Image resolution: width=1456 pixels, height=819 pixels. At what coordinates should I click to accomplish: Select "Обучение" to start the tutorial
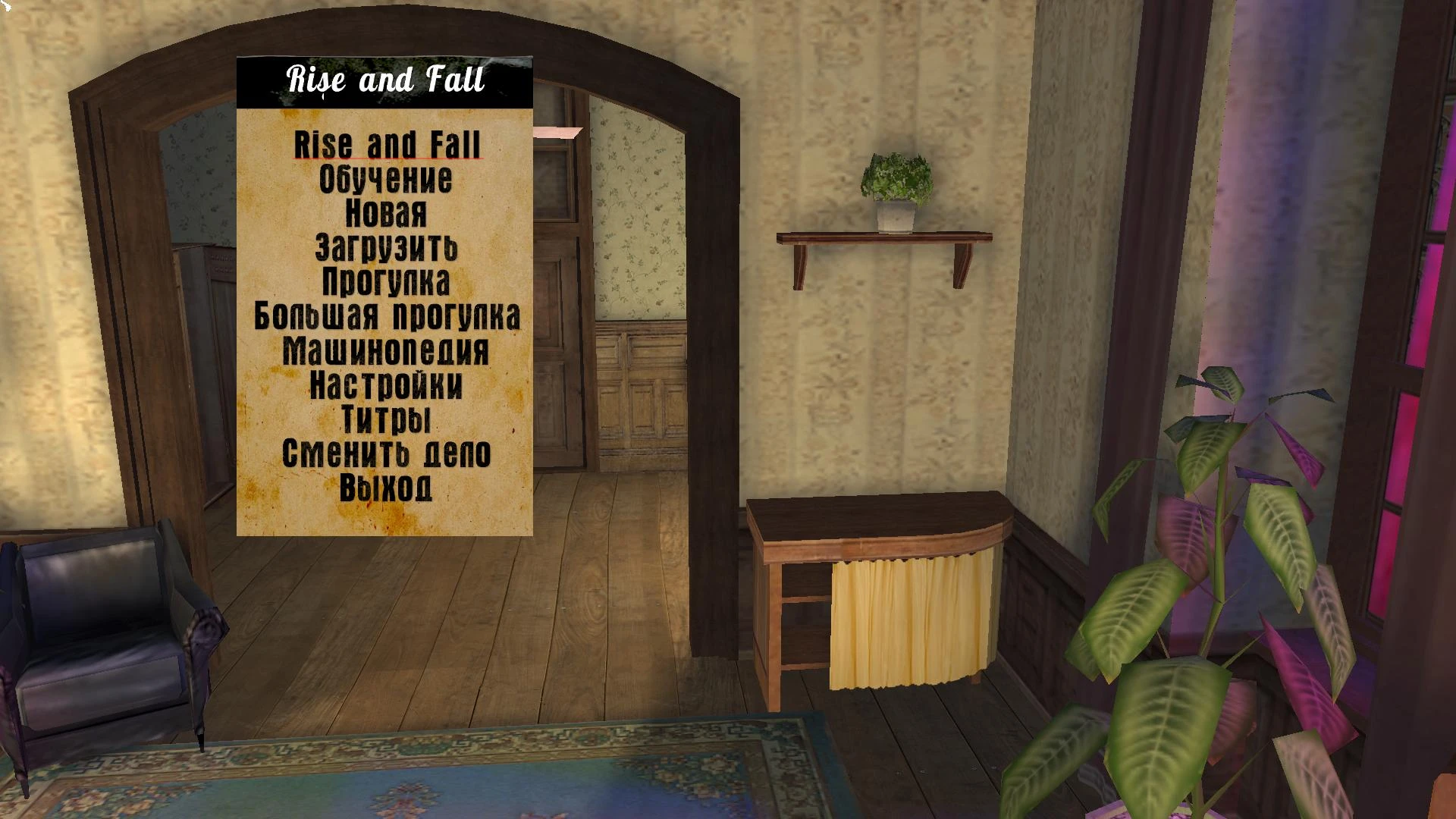tap(385, 179)
